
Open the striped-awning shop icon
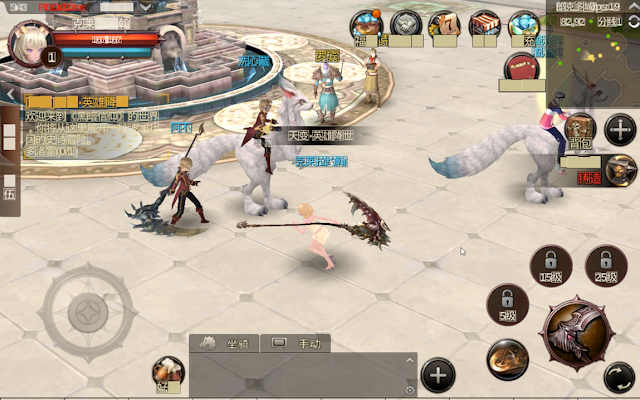coord(484,24)
